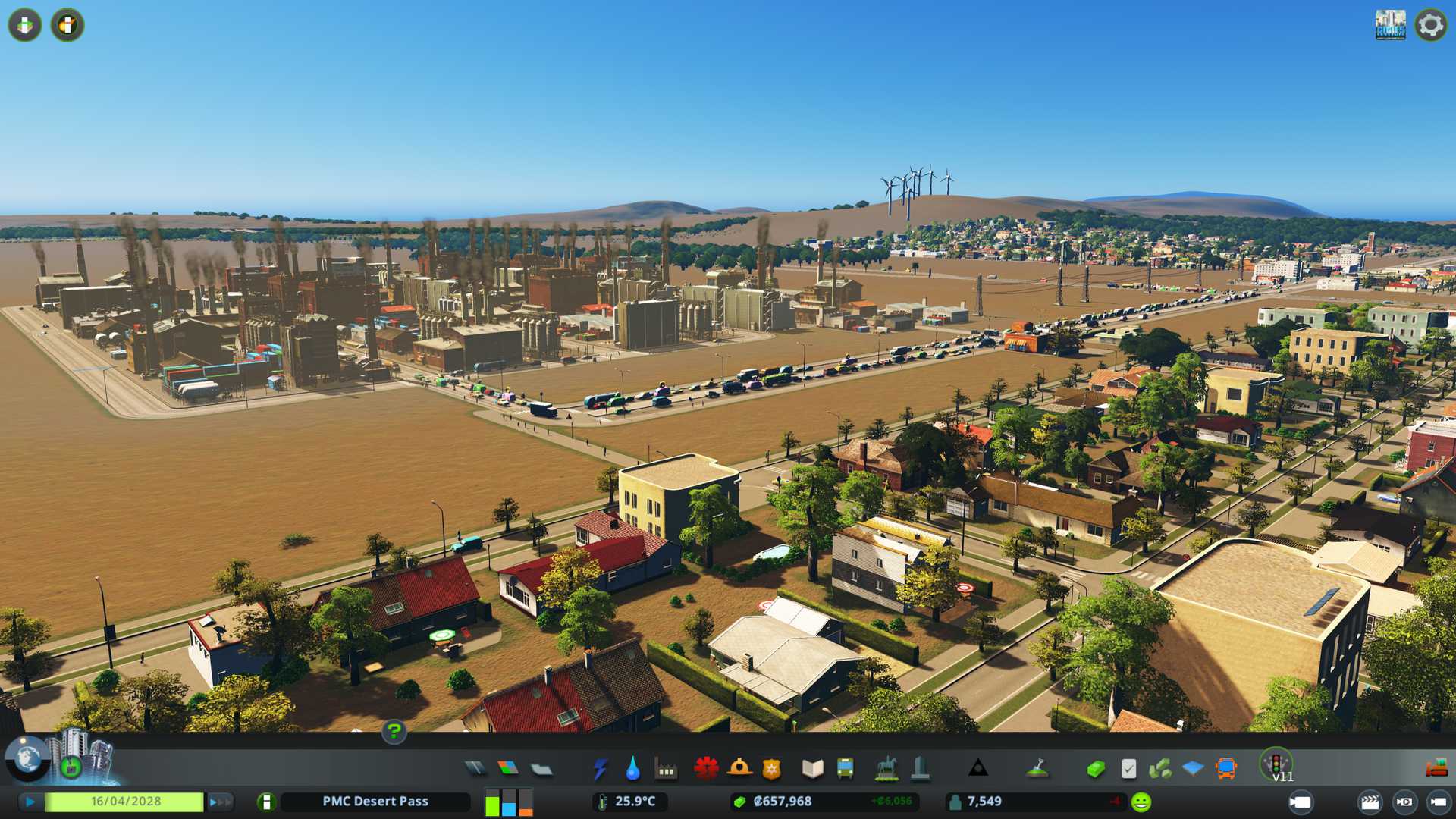Toggle the play/pause simulation button
This screenshot has height=819, width=1456.
pyautogui.click(x=30, y=802)
